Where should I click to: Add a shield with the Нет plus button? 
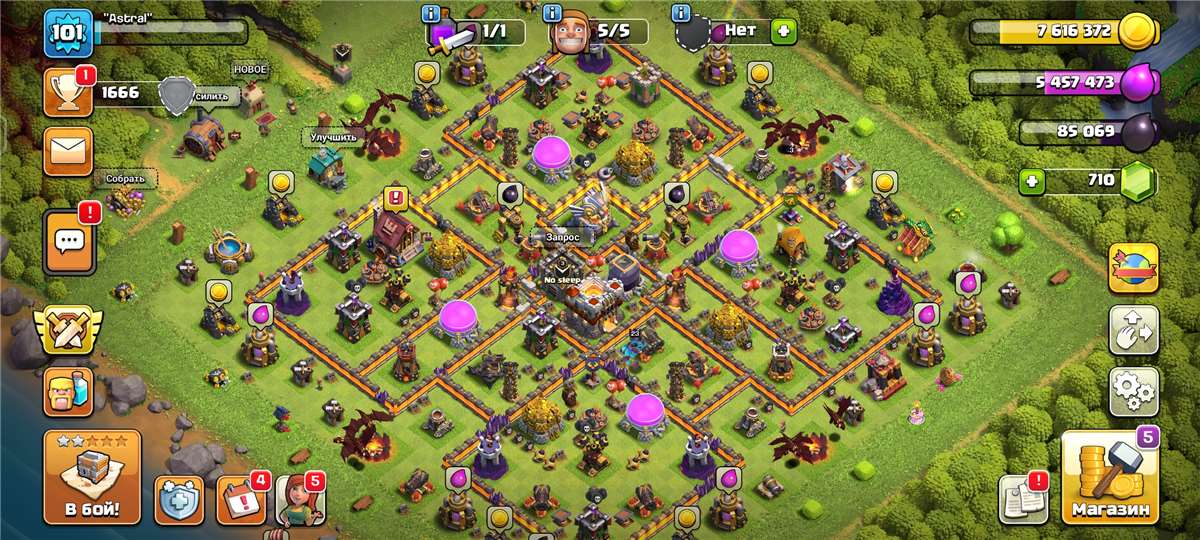point(783,31)
